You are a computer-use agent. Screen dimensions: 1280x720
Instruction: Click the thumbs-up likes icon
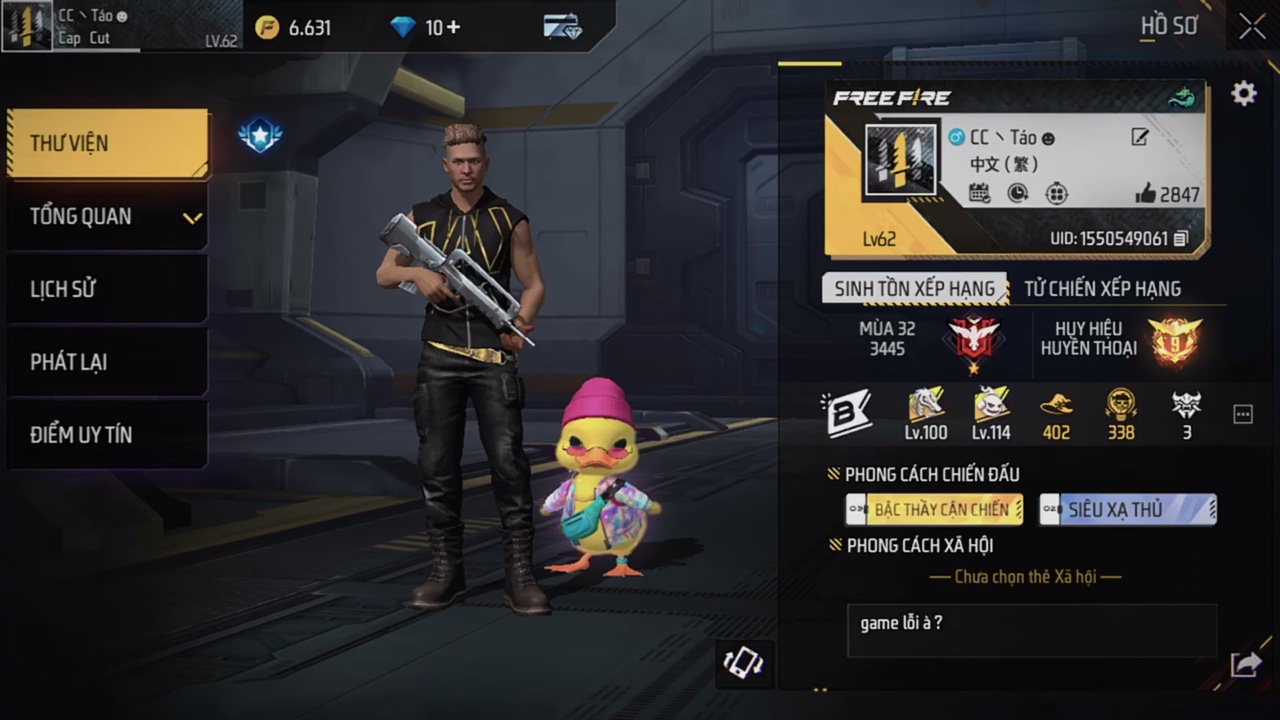click(1146, 194)
